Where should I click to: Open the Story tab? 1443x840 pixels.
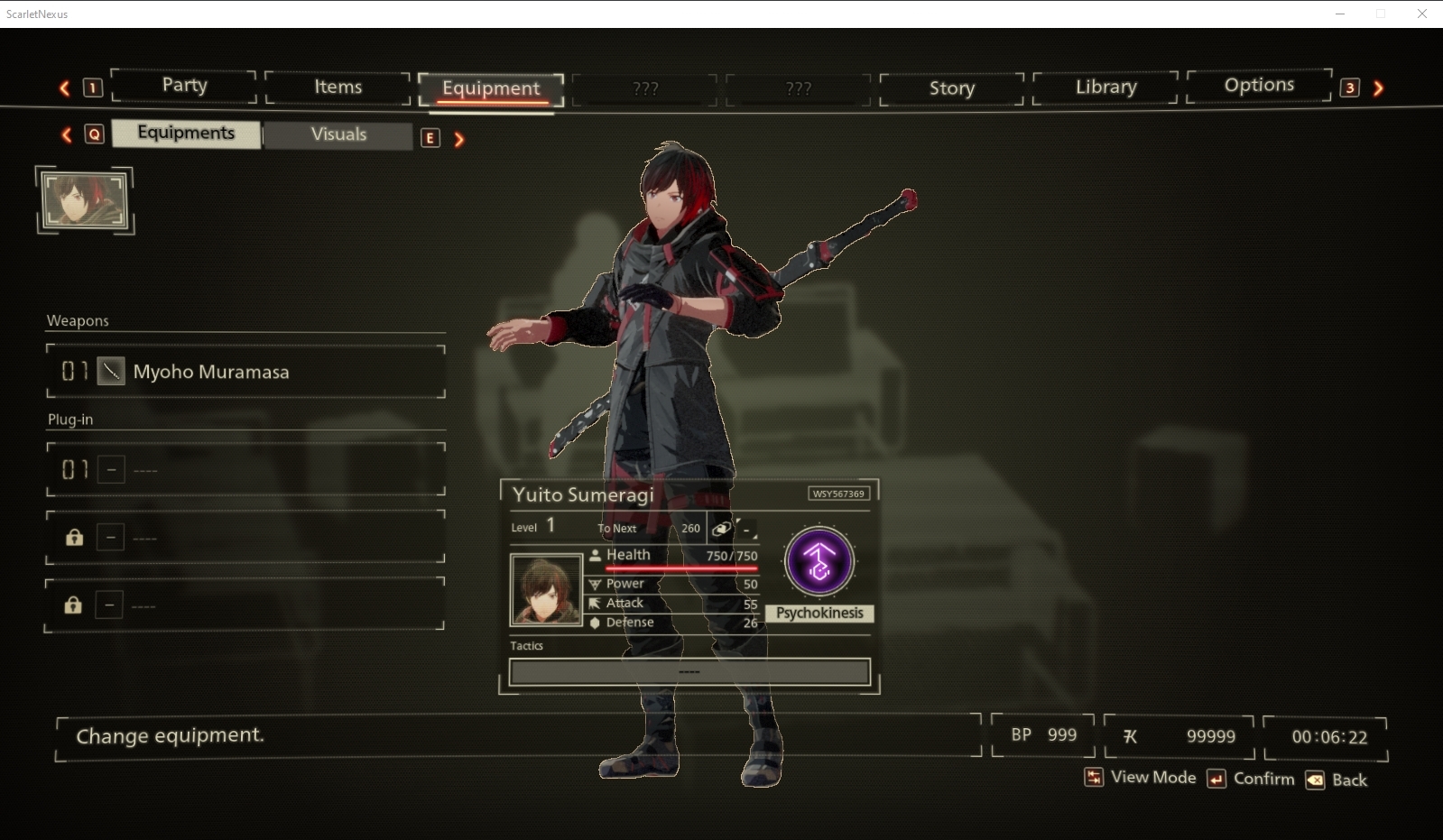click(952, 88)
